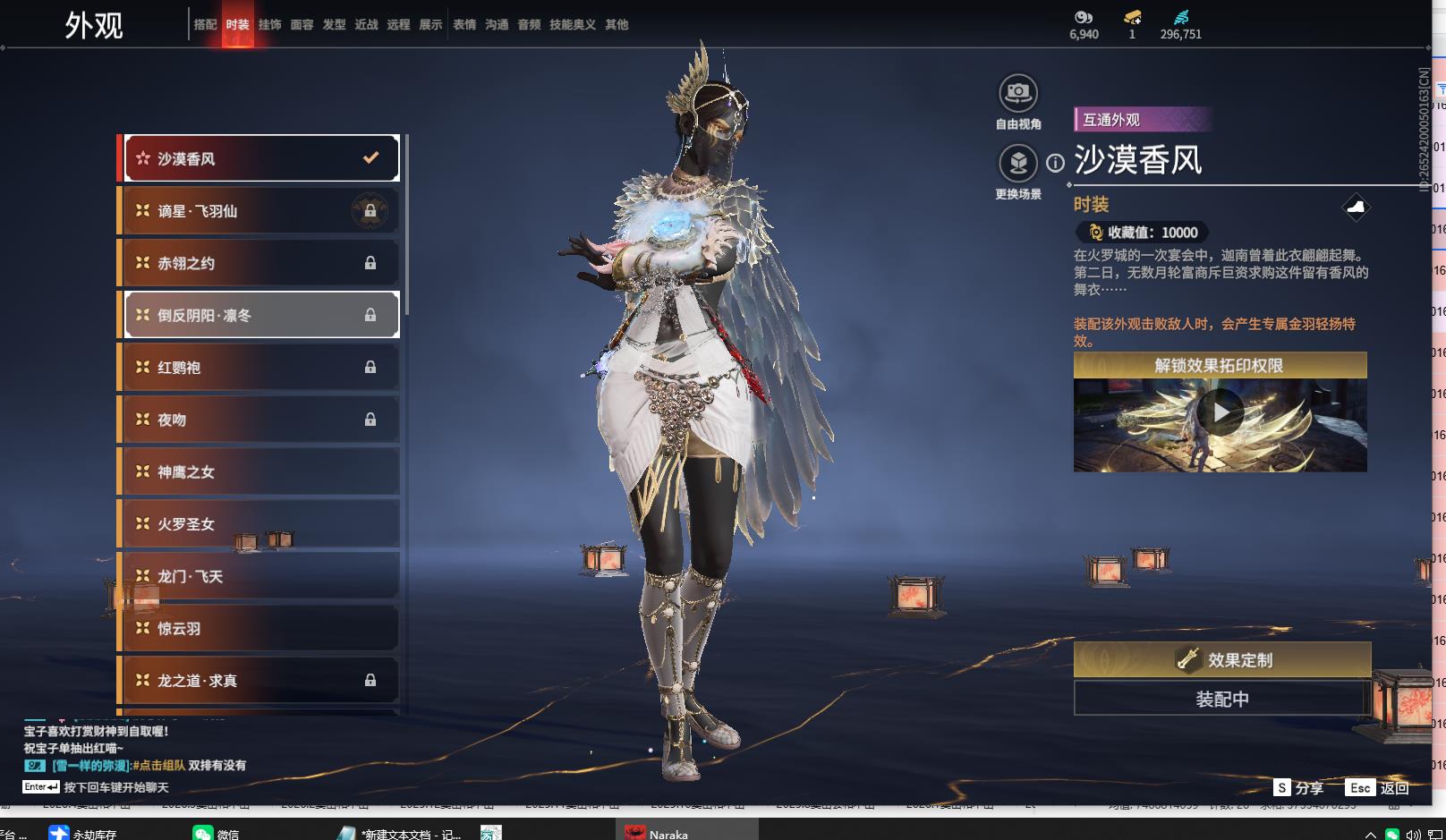Viewport: 1446px width, 840px height.
Task: Open the 微信 WeChat taskbar app
Action: [217, 834]
